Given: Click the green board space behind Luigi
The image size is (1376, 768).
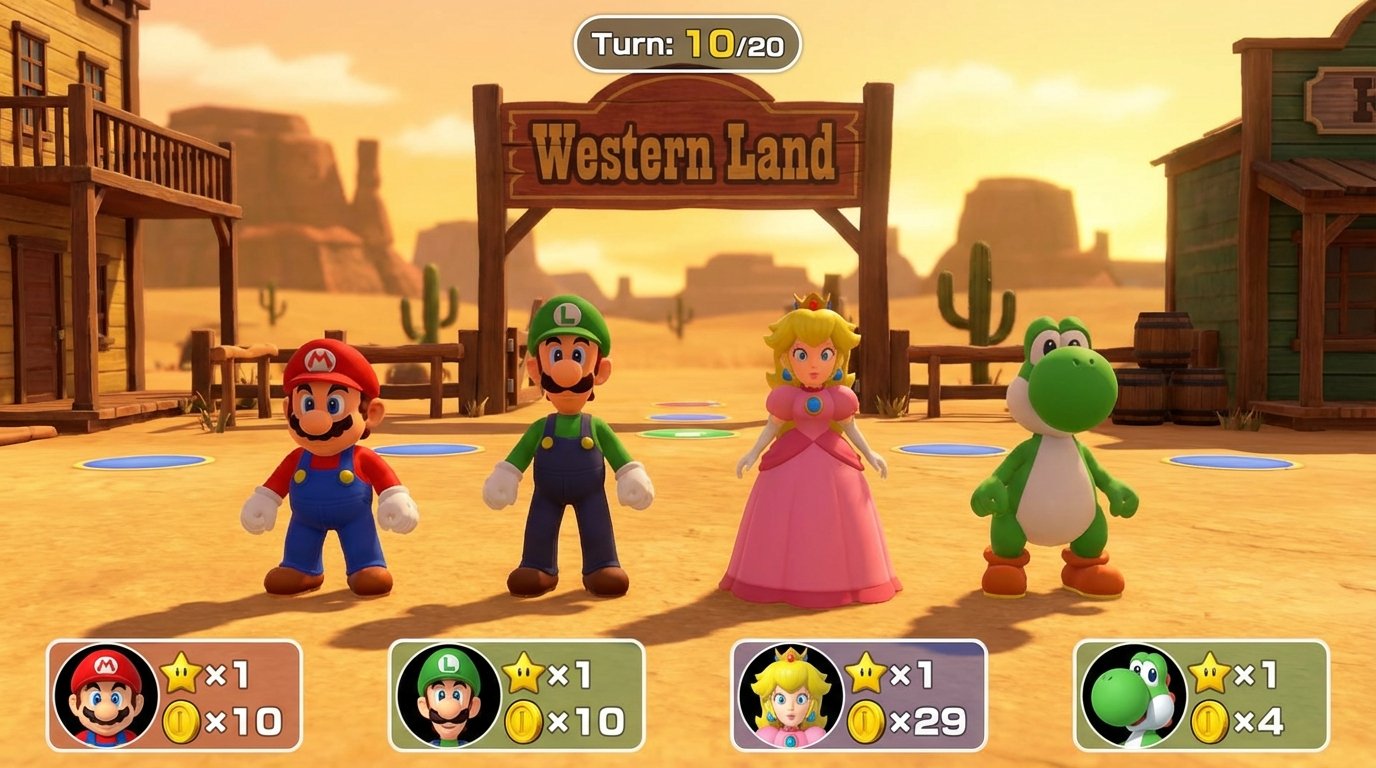Looking at the screenshot, I should 686,431.
